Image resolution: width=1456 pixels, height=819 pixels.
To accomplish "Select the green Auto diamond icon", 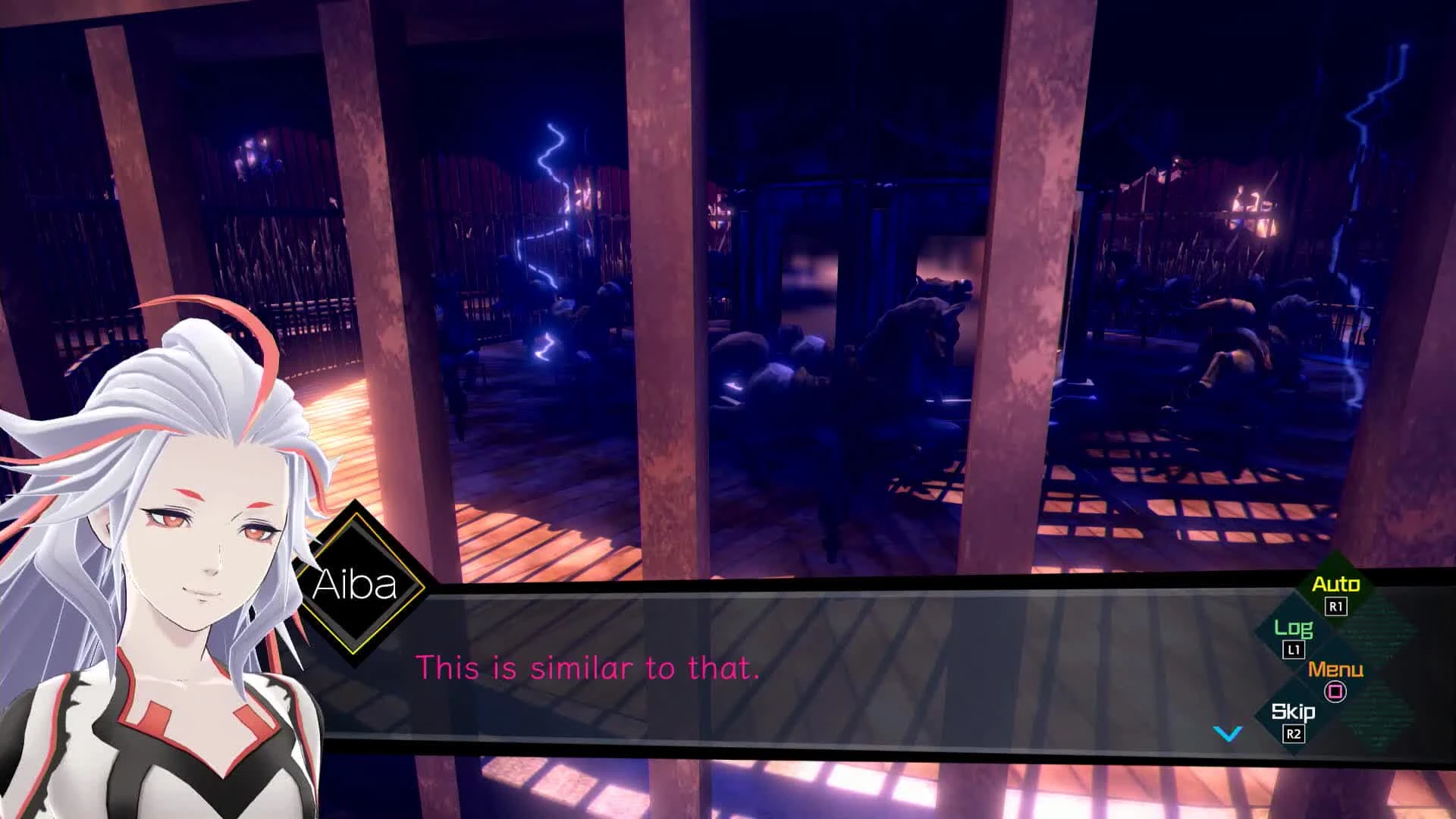I will pos(1336,585).
